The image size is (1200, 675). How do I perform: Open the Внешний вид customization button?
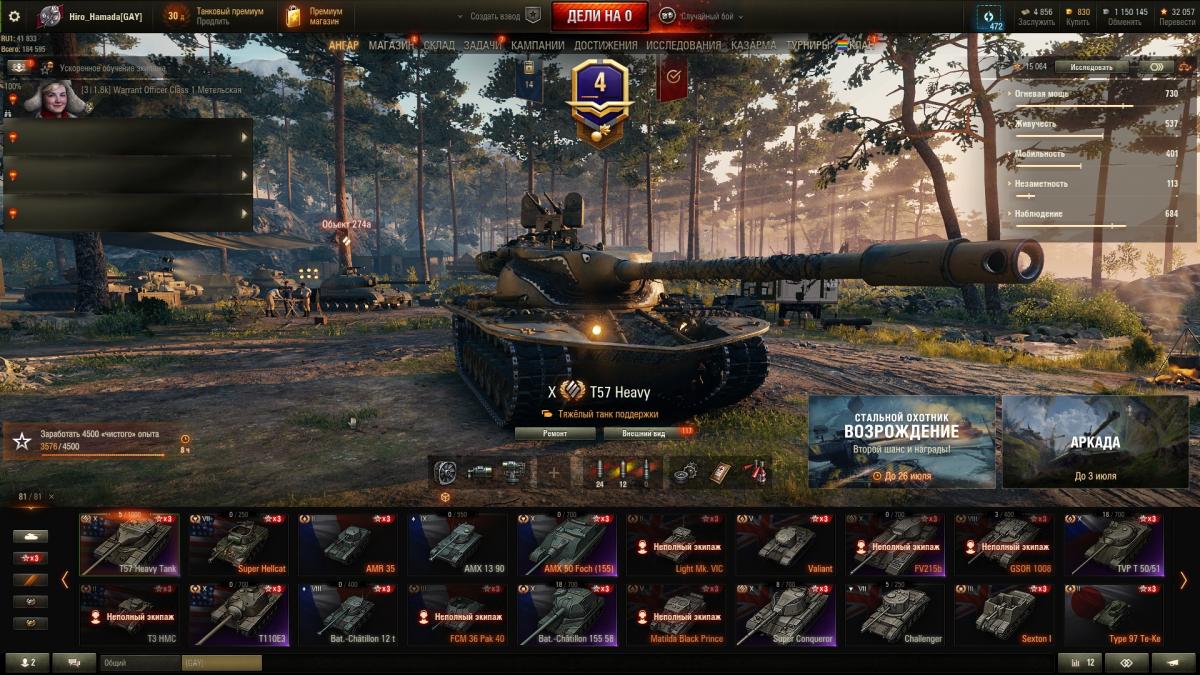click(644, 434)
